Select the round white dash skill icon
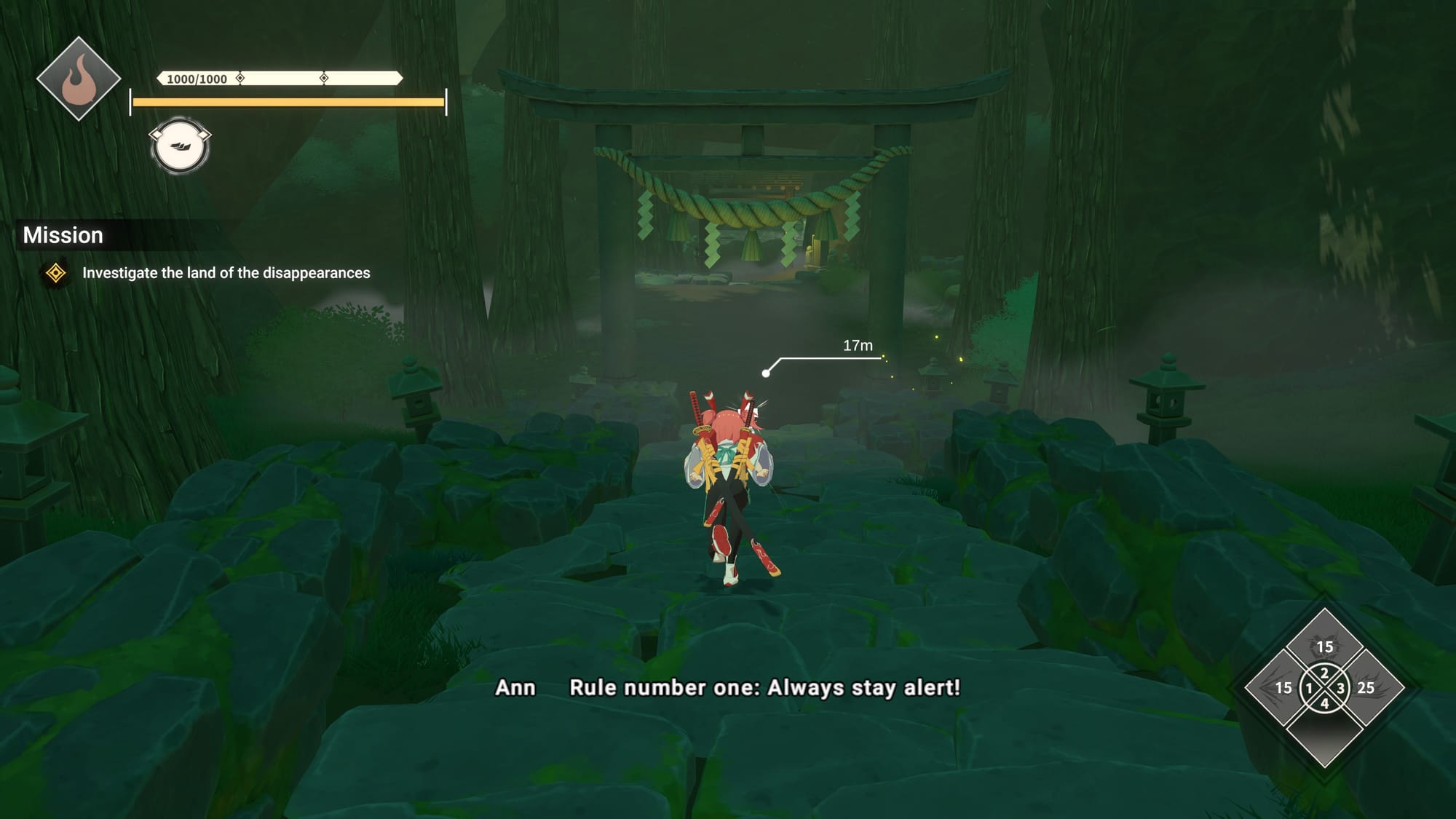Image resolution: width=1456 pixels, height=819 pixels. tap(180, 146)
